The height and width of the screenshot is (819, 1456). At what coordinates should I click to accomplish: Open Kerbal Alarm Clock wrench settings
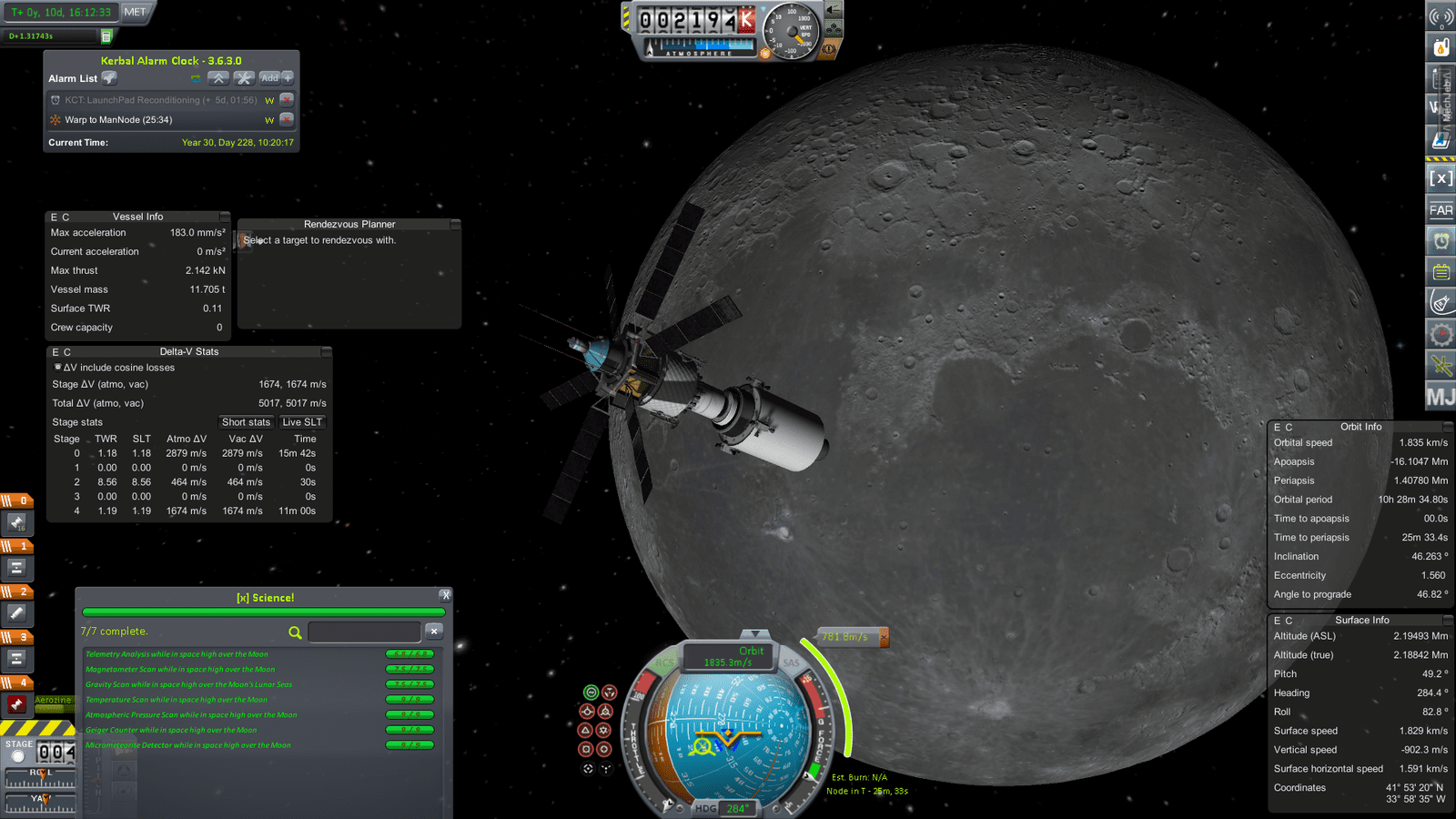click(243, 78)
